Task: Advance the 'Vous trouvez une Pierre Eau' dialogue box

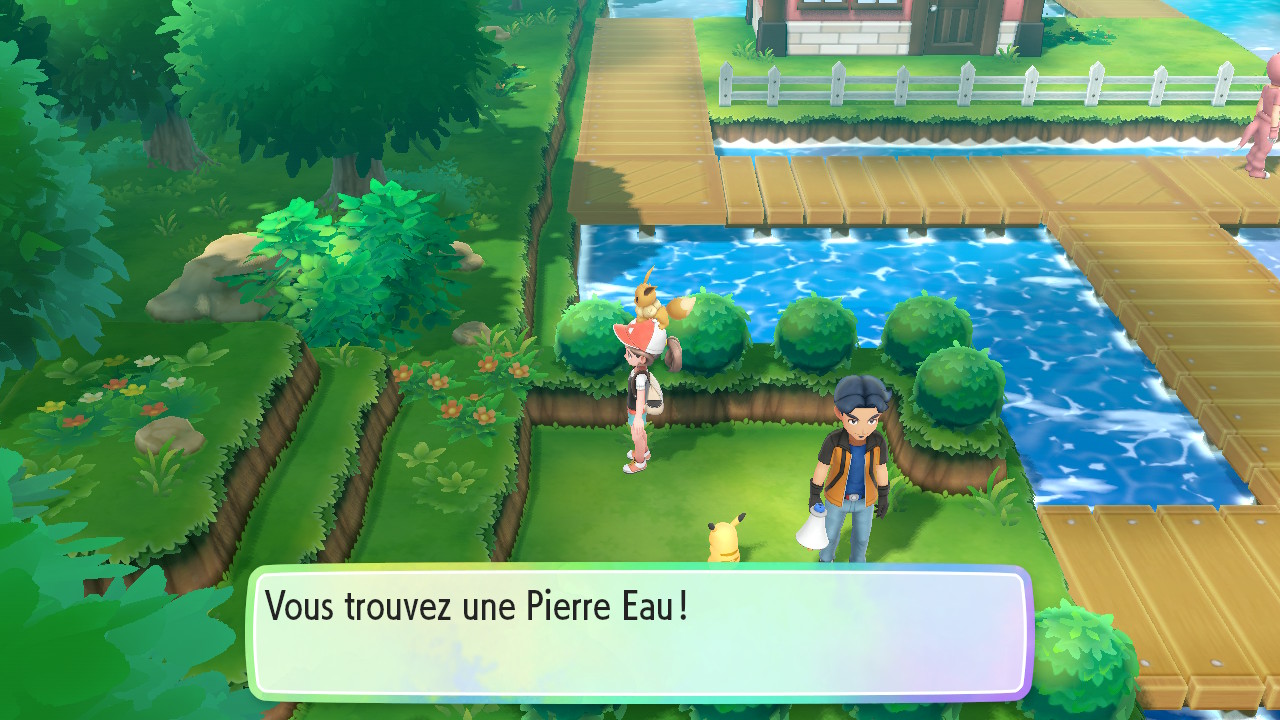Action: [640, 632]
